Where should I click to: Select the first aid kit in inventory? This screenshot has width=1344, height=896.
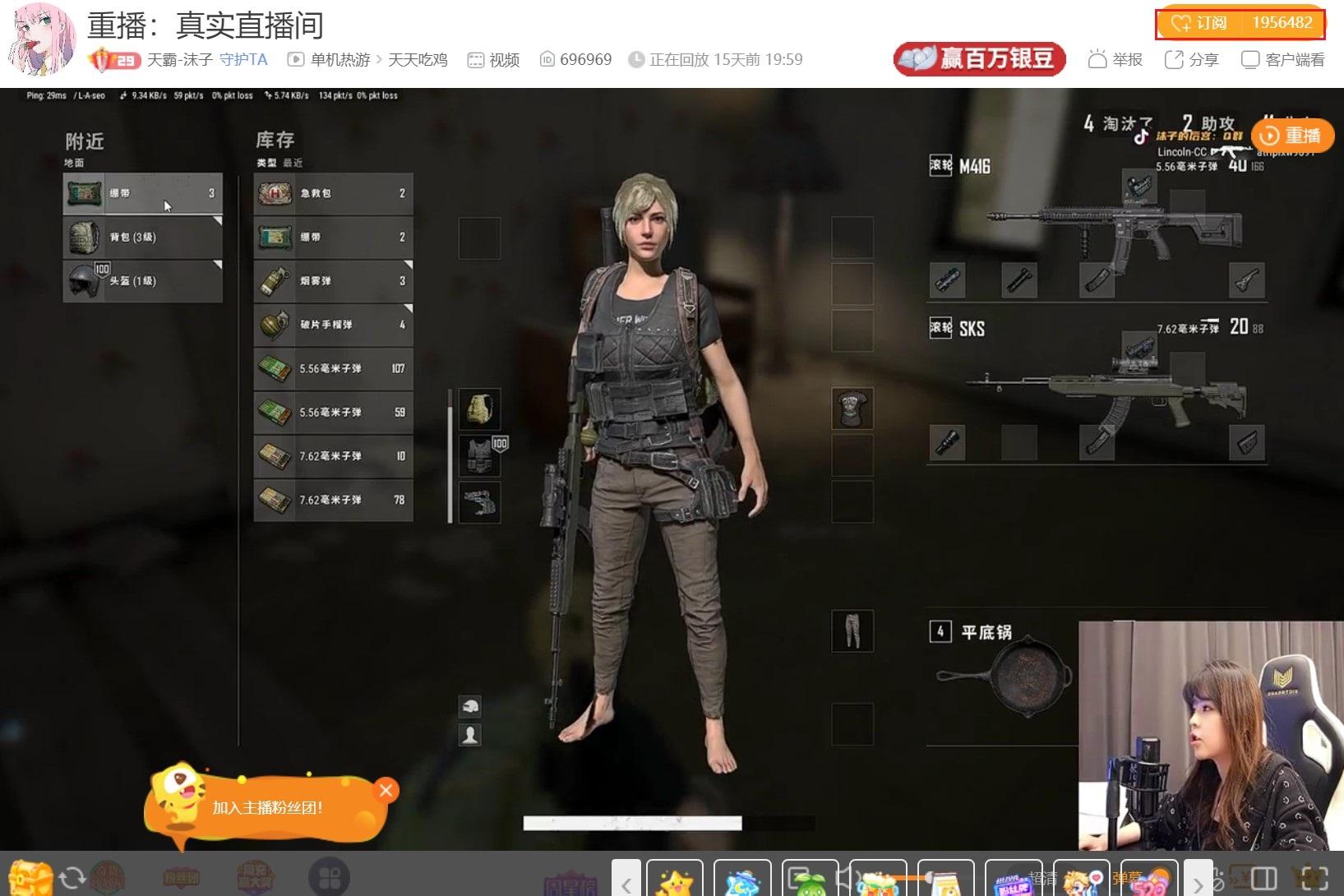tap(333, 193)
